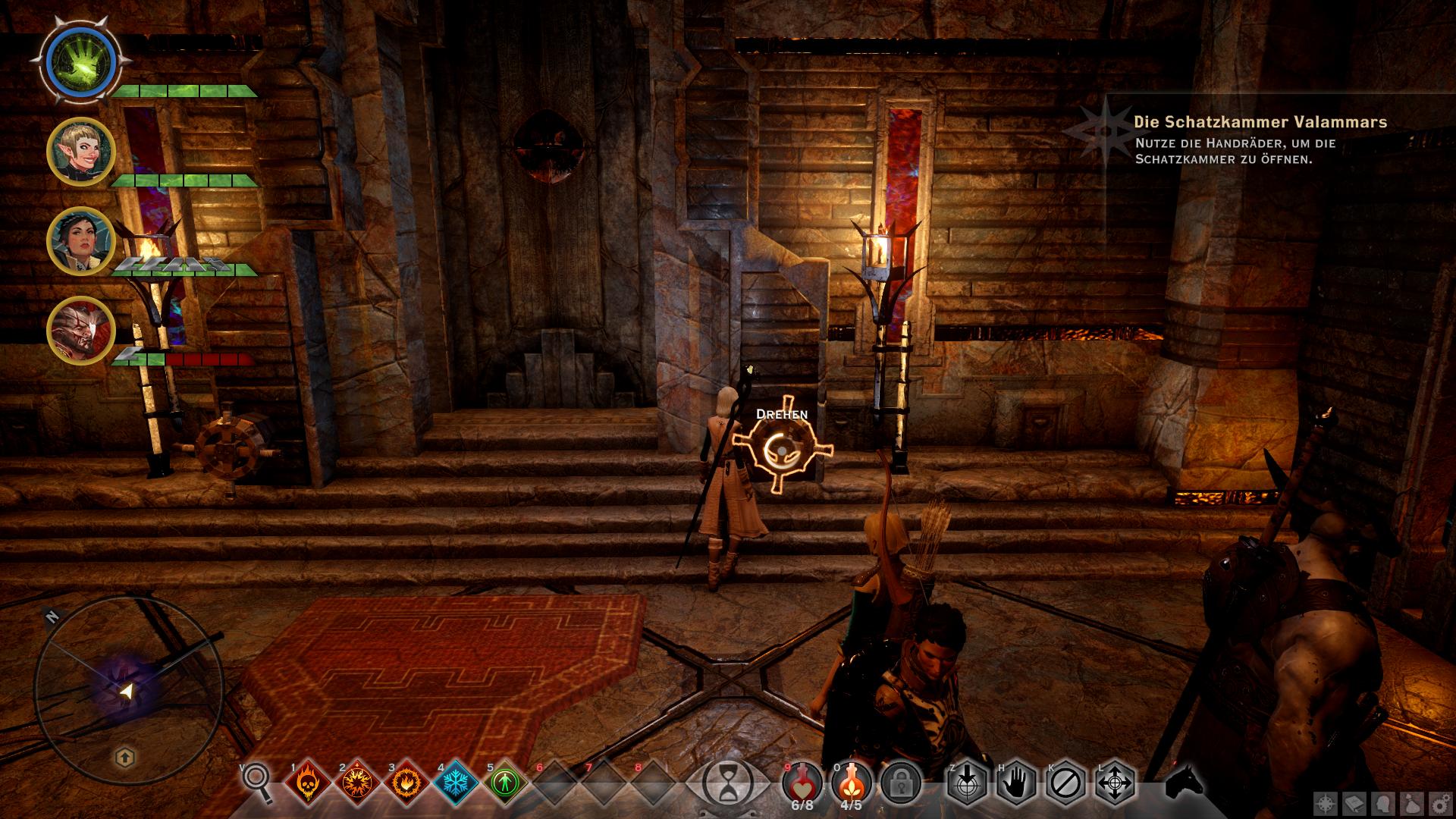Click the open-hand hold position command
The height and width of the screenshot is (819, 1456).
(1016, 781)
